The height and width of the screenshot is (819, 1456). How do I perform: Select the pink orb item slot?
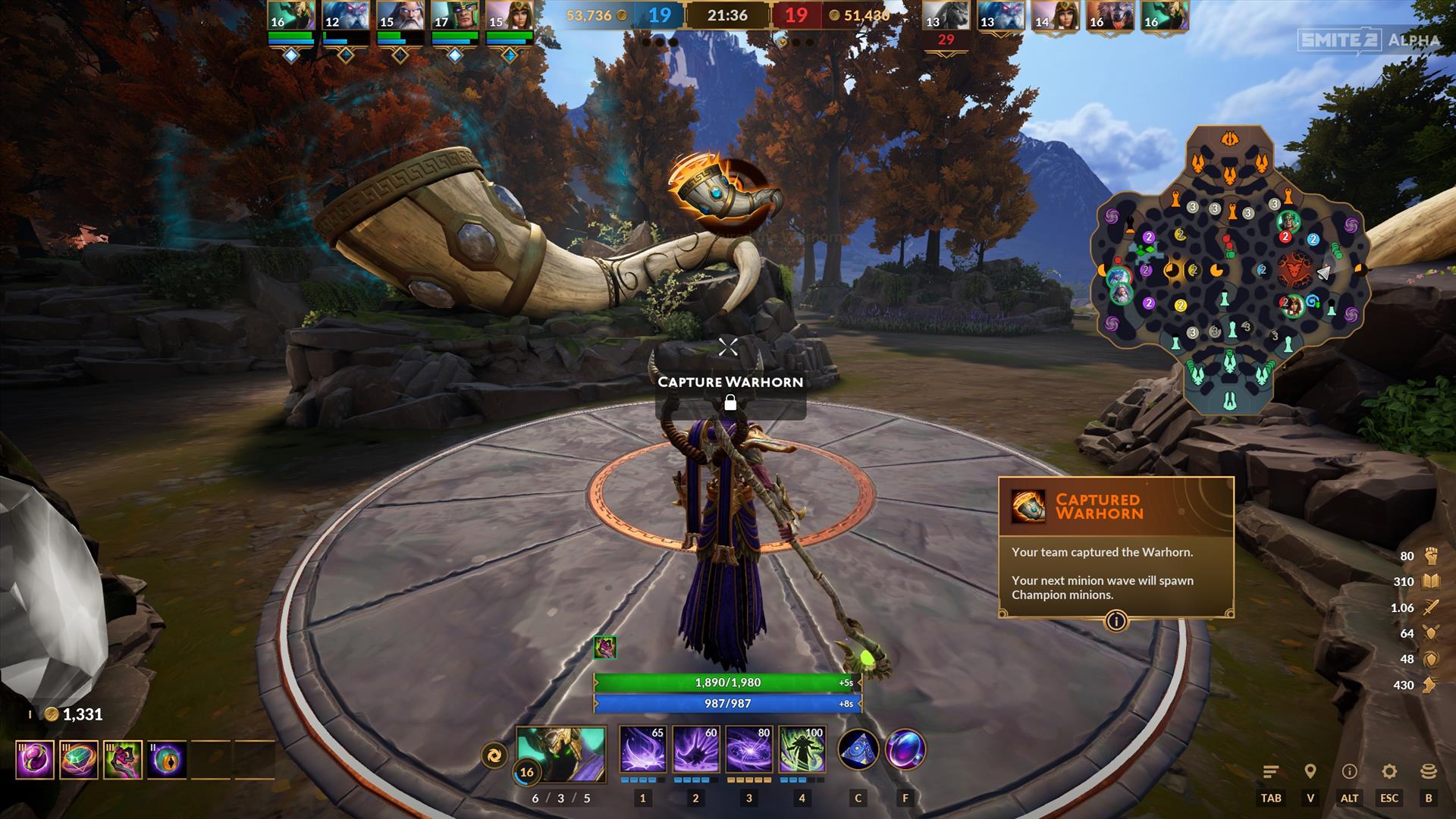click(x=35, y=760)
